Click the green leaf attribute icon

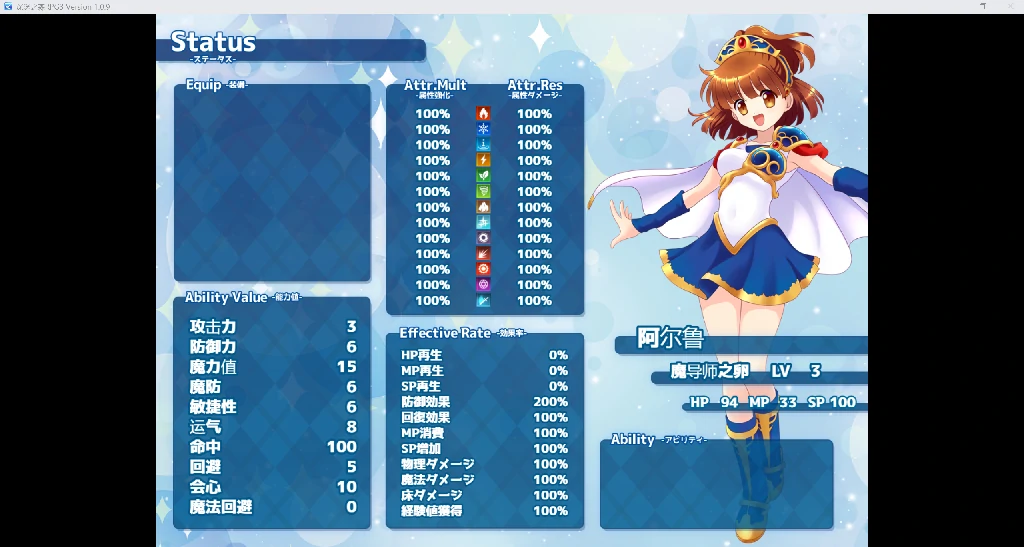(484, 176)
